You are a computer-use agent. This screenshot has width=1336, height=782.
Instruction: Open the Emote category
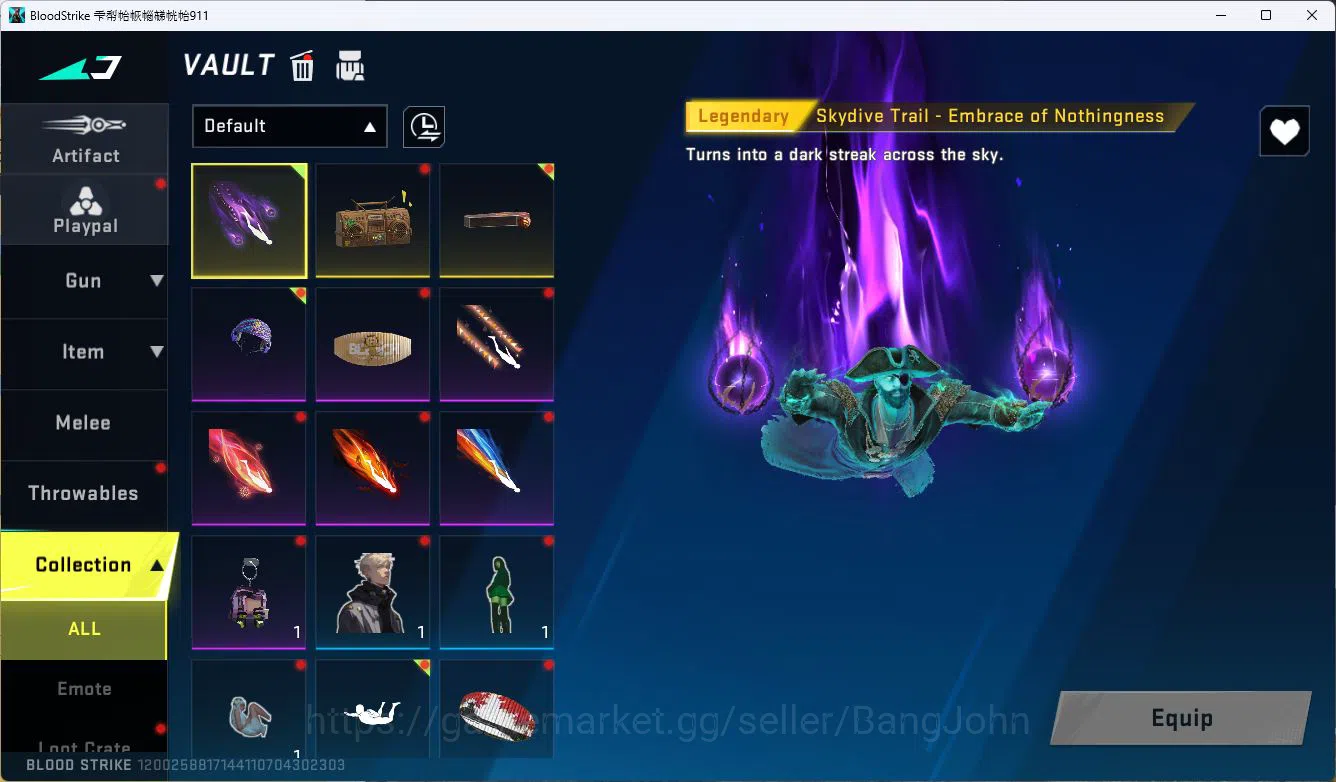[x=84, y=688]
